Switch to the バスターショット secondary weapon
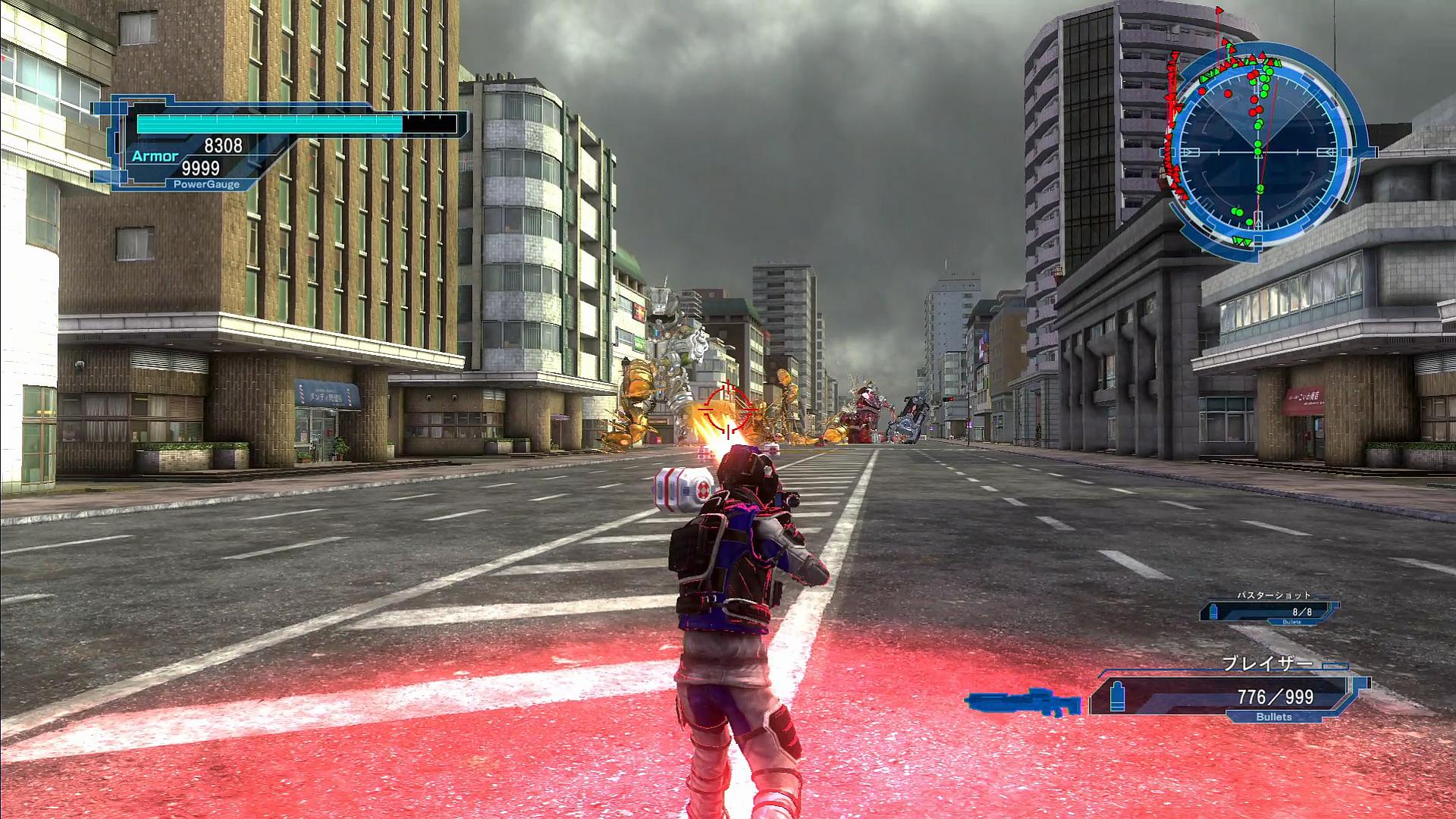 tap(1271, 609)
